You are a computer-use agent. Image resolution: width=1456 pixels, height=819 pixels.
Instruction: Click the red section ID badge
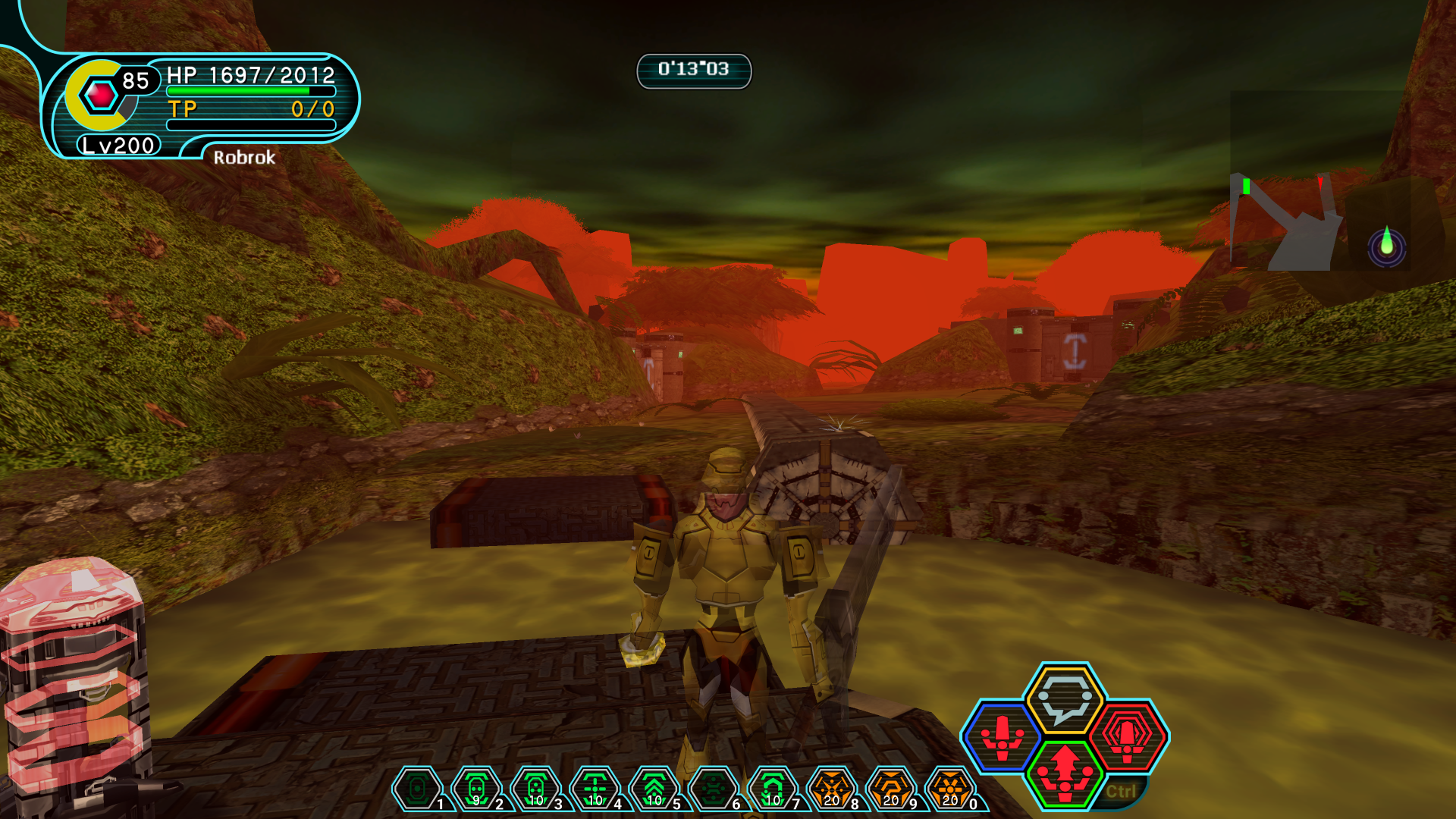[x=101, y=96]
